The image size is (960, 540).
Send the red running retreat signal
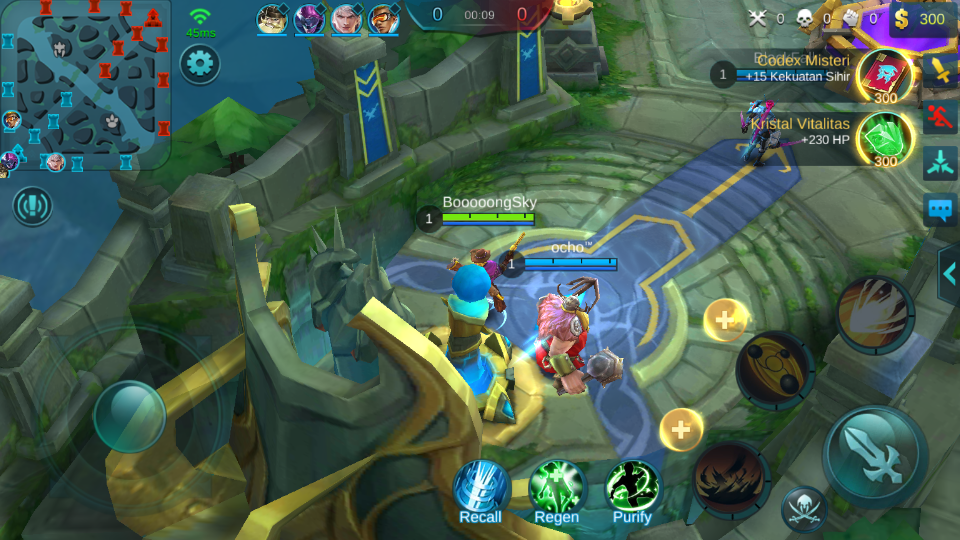point(940,117)
